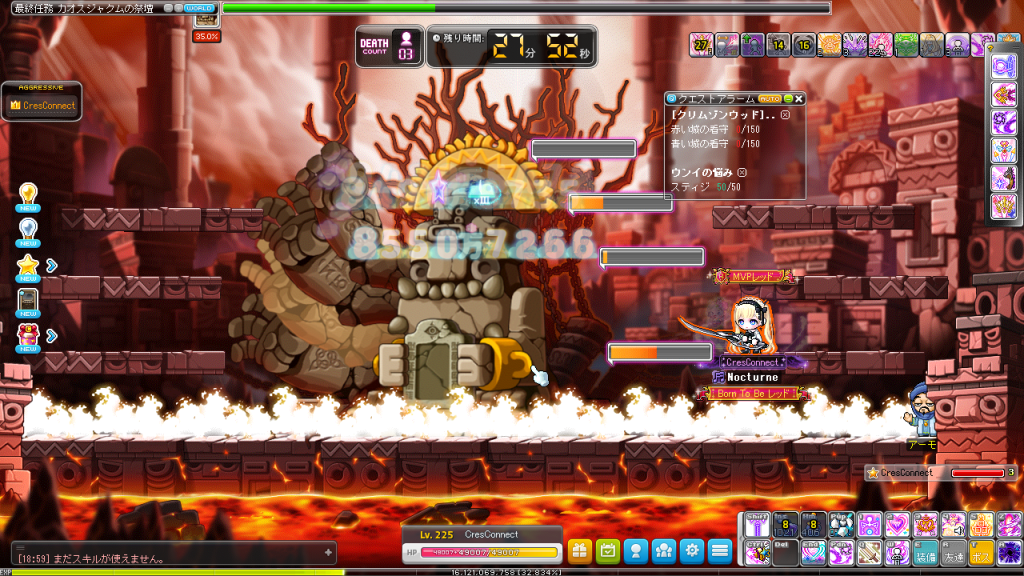
Task: Open the single-person character menu button
Action: point(635,550)
